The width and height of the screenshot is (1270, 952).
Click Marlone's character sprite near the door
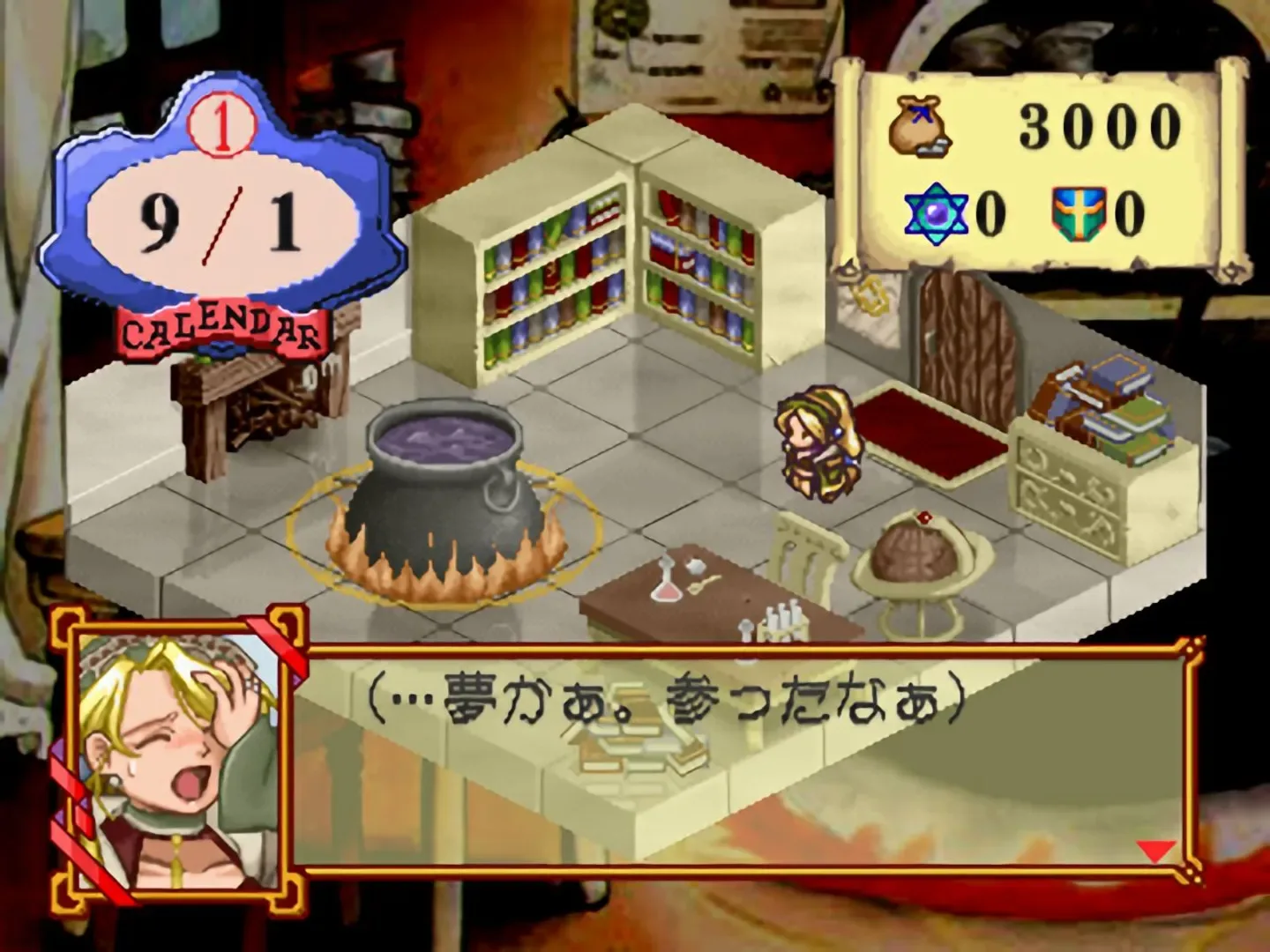[820, 441]
